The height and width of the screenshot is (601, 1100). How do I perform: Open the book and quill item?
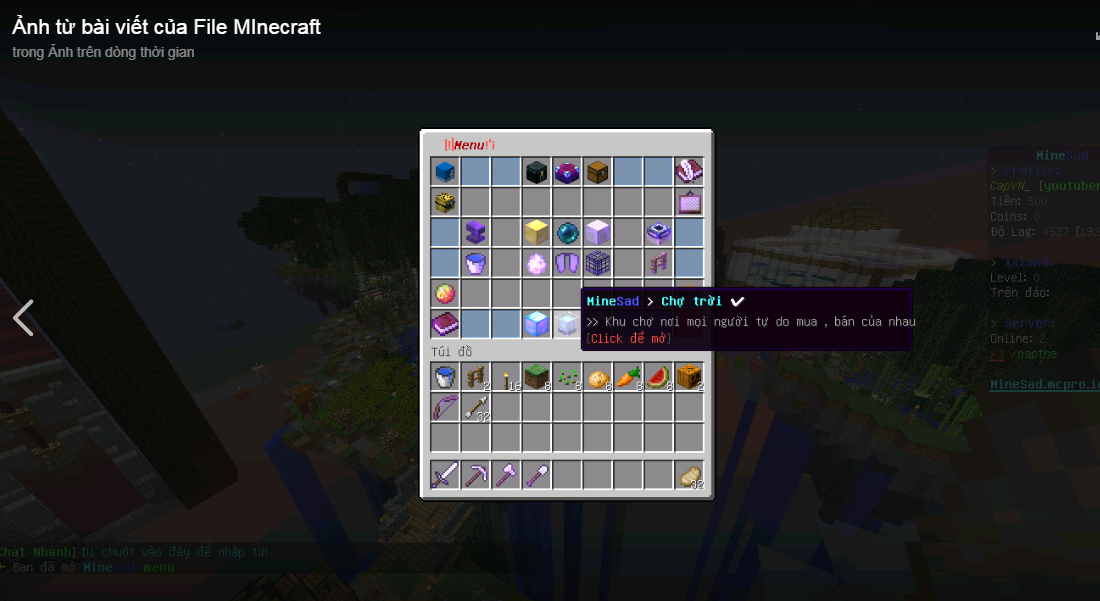(x=688, y=172)
